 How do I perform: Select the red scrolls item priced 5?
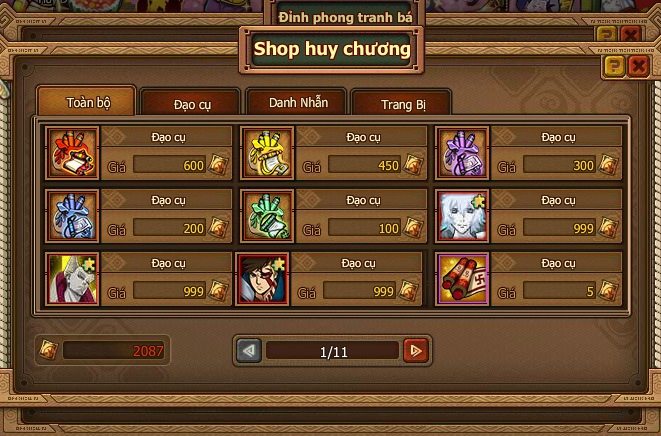click(463, 278)
